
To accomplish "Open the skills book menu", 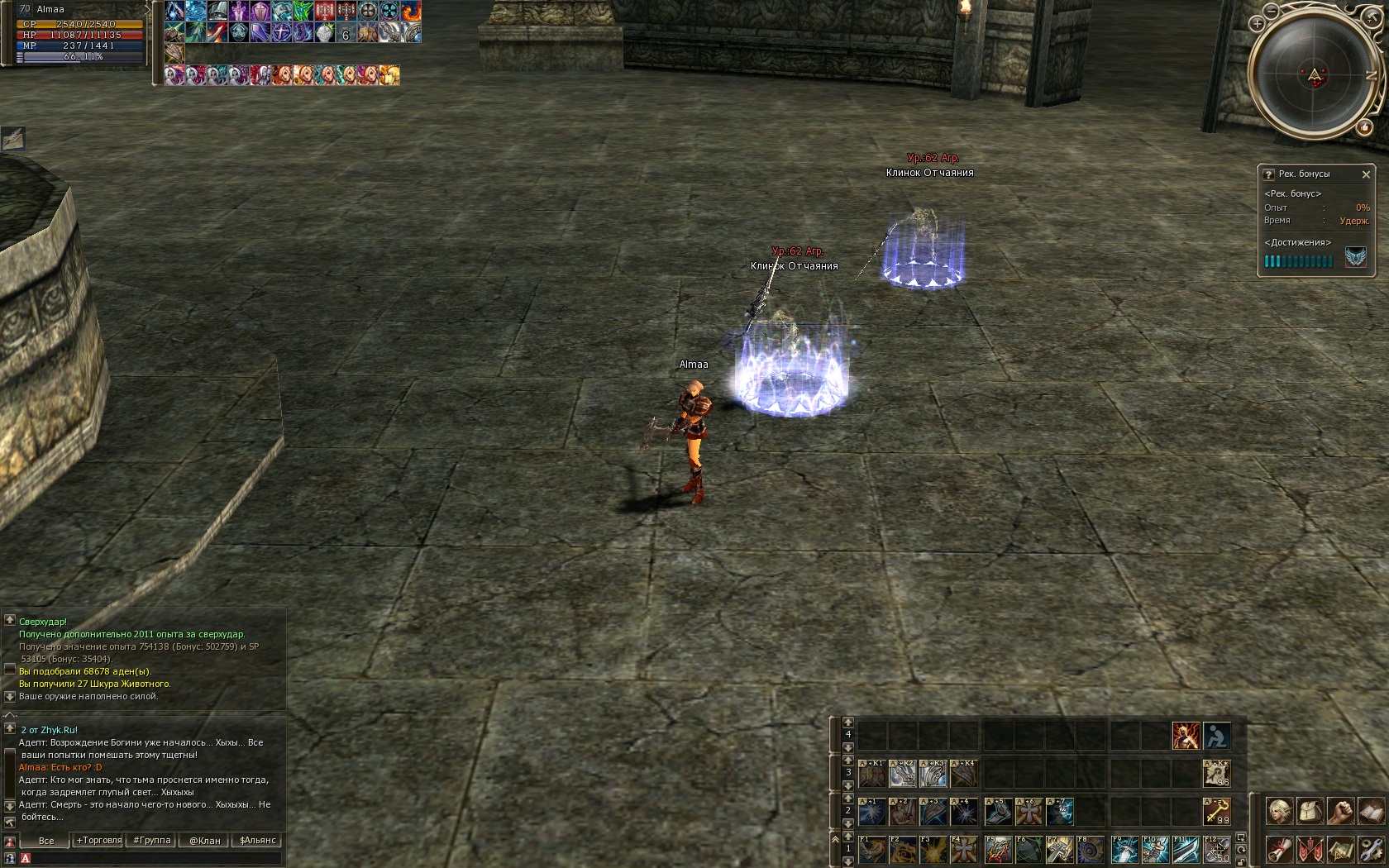I will pos(1370,811).
